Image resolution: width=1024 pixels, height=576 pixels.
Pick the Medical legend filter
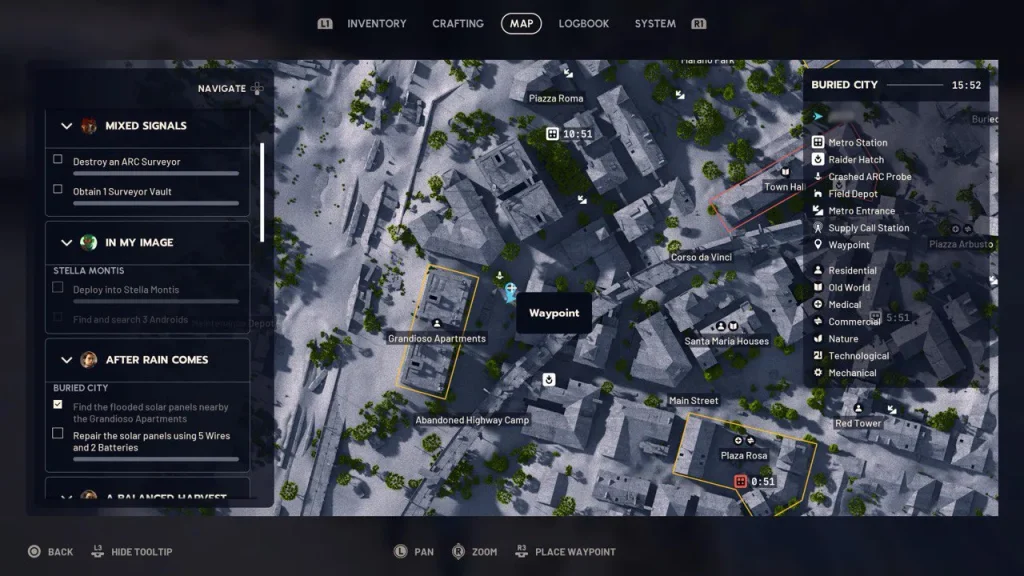click(844, 305)
